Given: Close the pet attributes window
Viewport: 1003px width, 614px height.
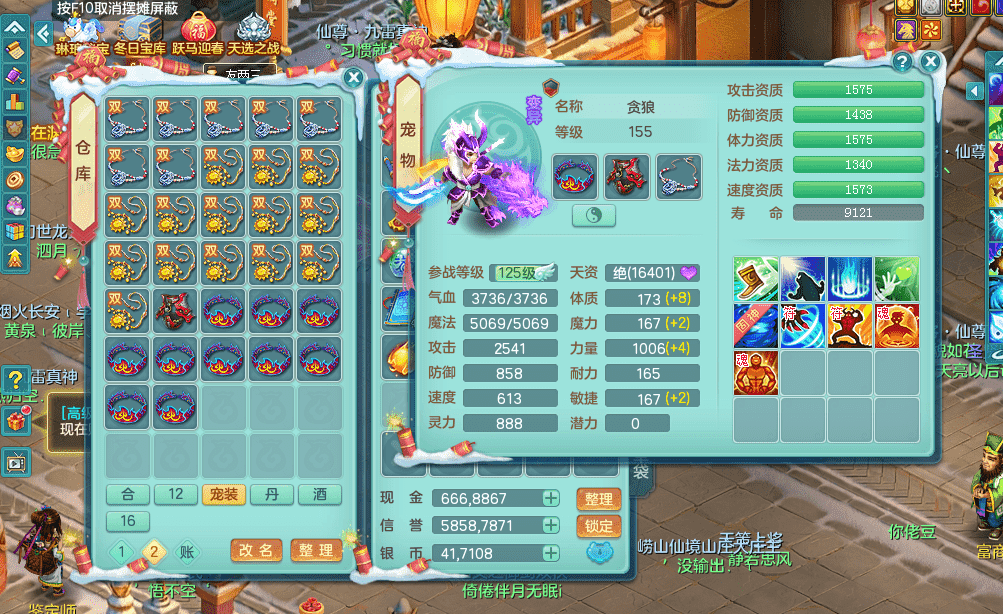Looking at the screenshot, I should coord(931,63).
